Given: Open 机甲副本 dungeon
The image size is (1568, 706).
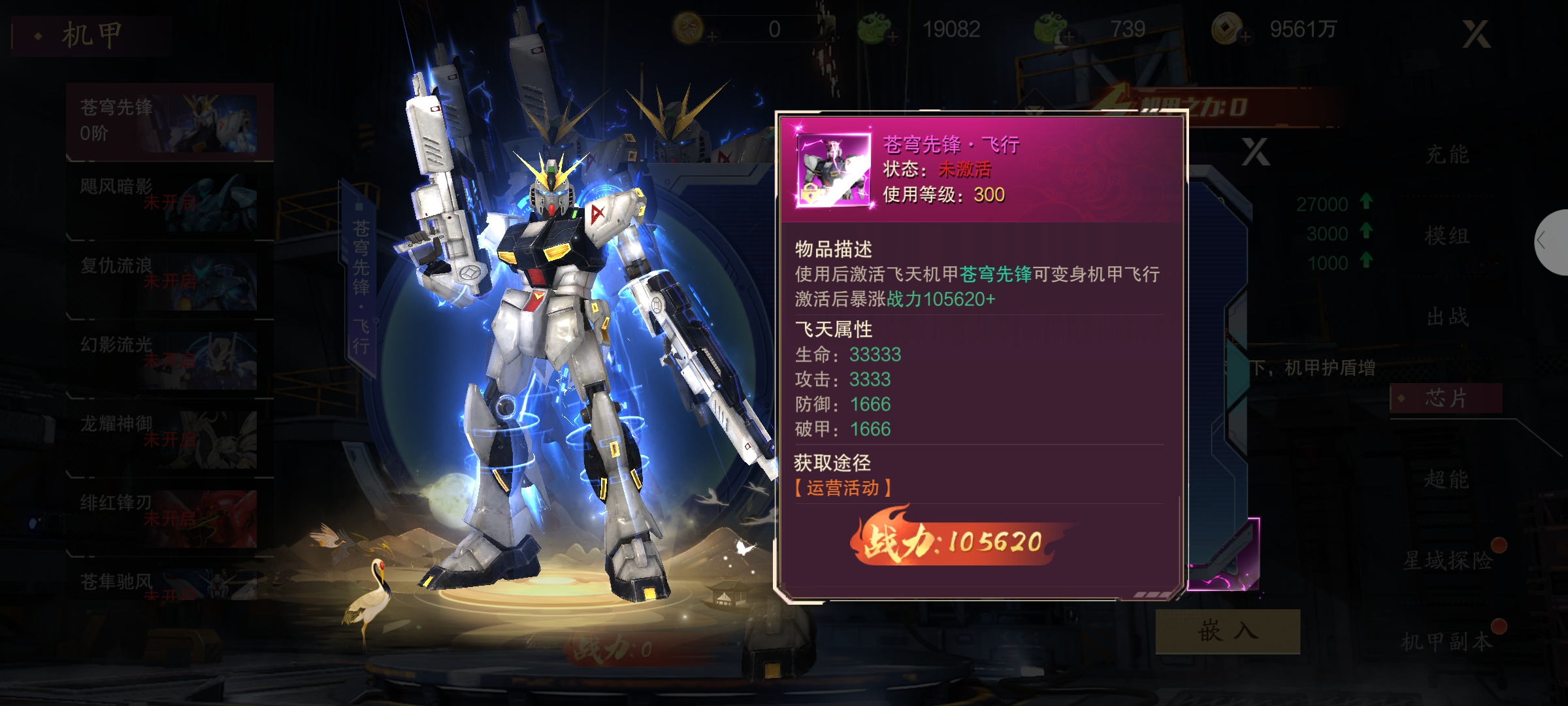Looking at the screenshot, I should coord(1448,641).
